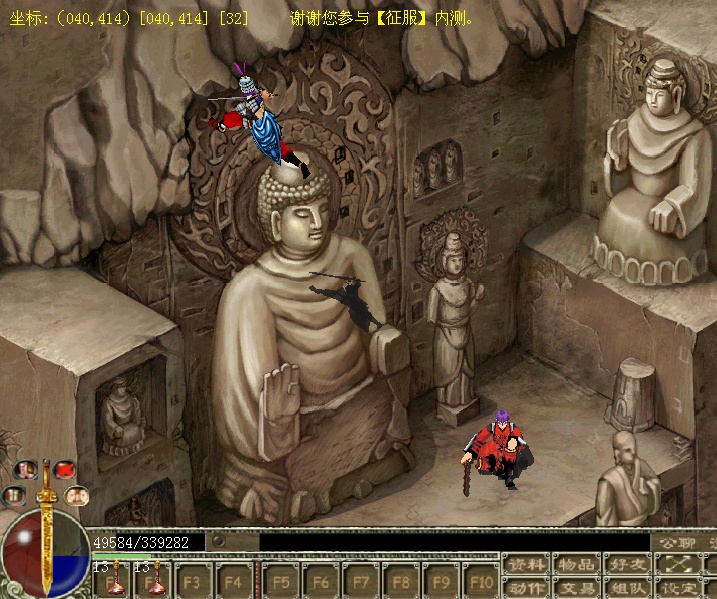Open the 交易 trade window
Viewport: 717px width, 599px height.
click(577, 588)
